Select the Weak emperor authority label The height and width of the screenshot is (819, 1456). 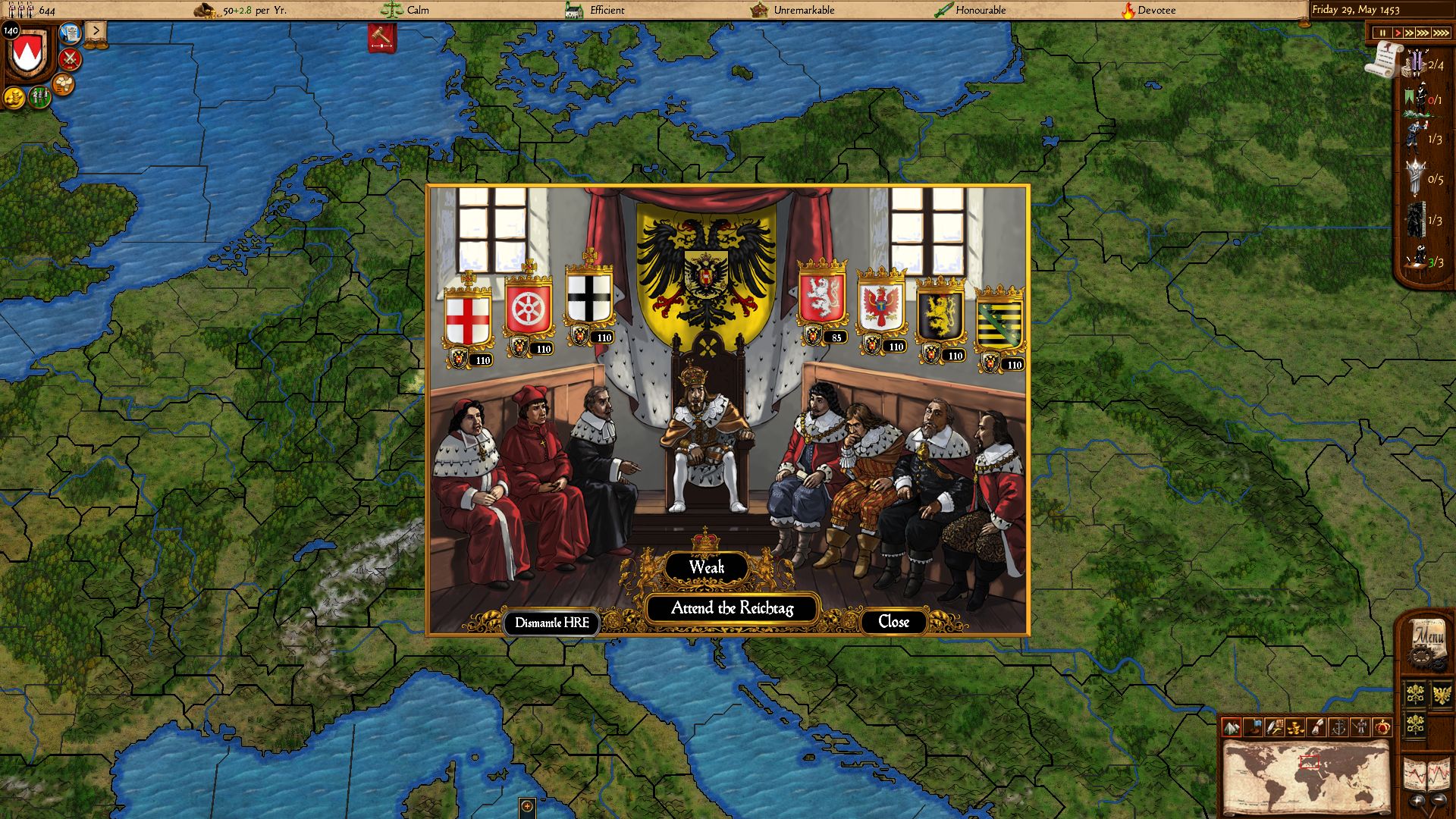(x=706, y=567)
